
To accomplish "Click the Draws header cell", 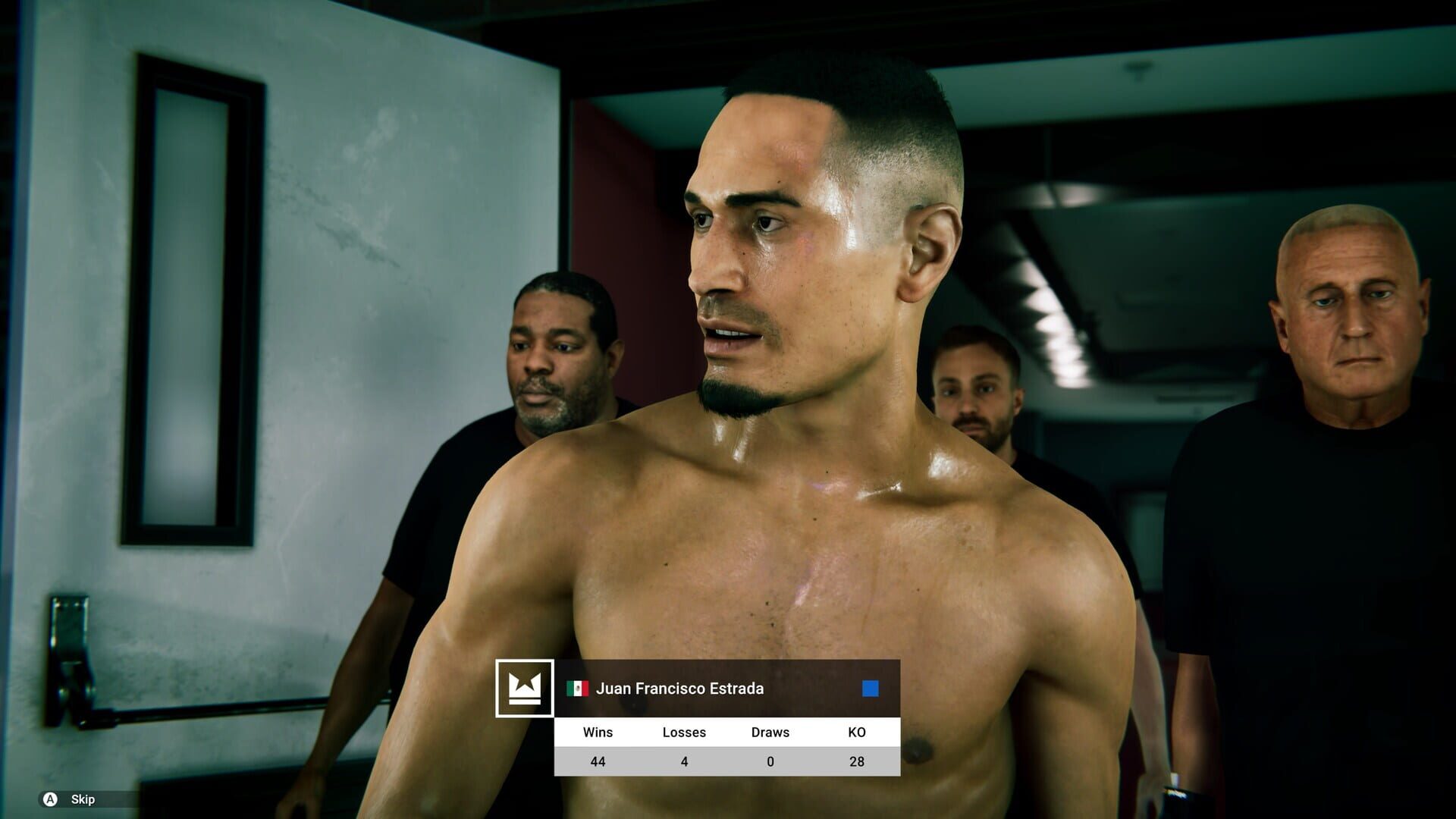I will pyautogui.click(x=769, y=732).
